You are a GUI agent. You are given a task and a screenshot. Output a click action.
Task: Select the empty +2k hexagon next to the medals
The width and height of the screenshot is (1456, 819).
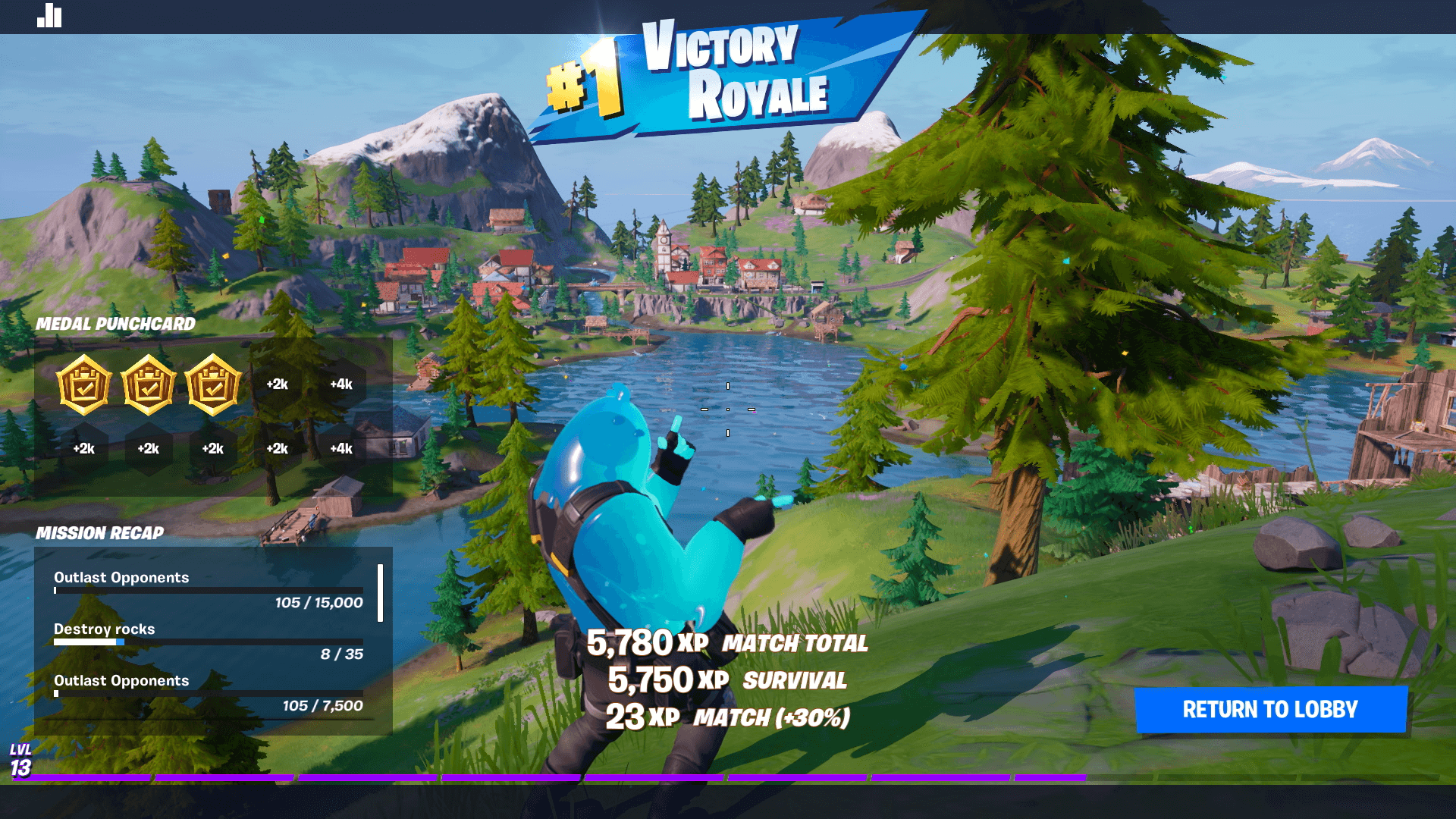pyautogui.click(x=277, y=385)
